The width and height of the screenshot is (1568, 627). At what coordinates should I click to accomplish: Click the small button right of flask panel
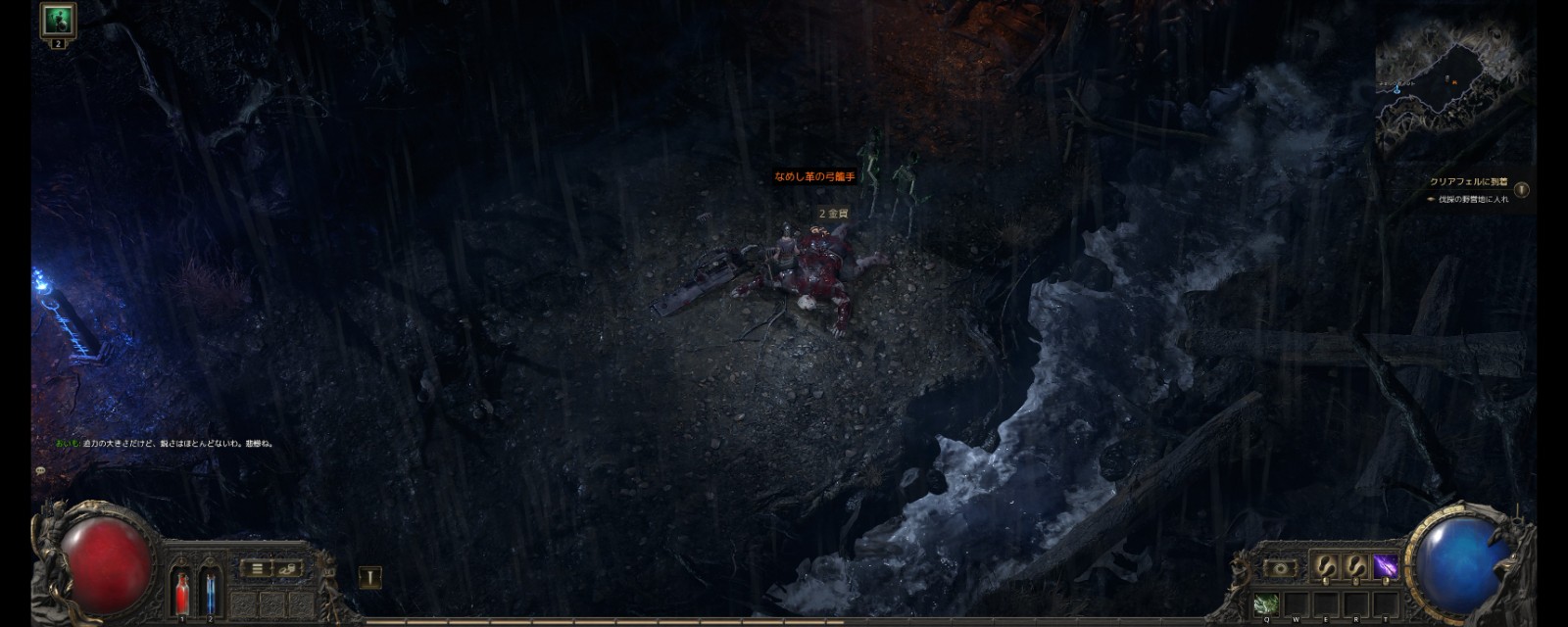click(369, 577)
